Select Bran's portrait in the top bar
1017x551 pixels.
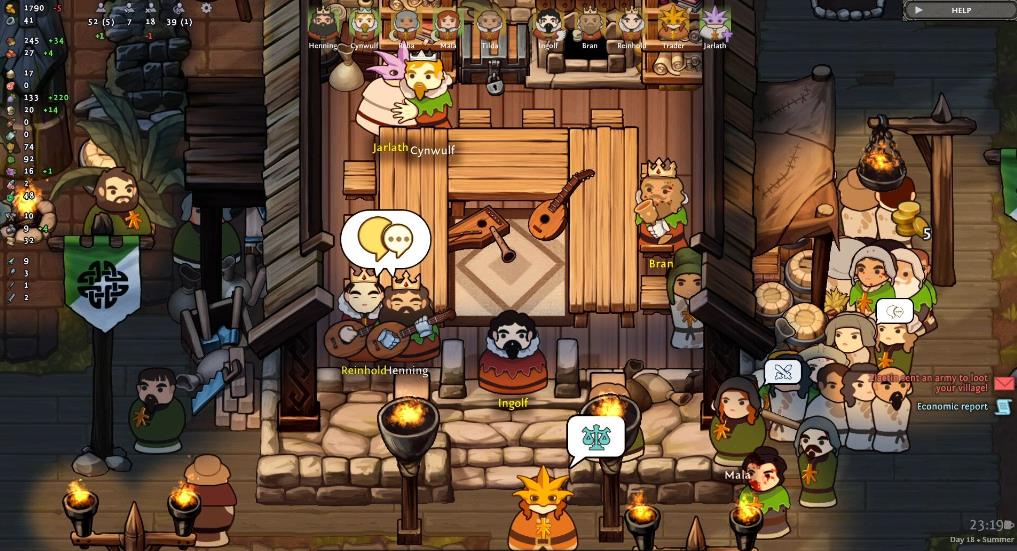click(590, 24)
